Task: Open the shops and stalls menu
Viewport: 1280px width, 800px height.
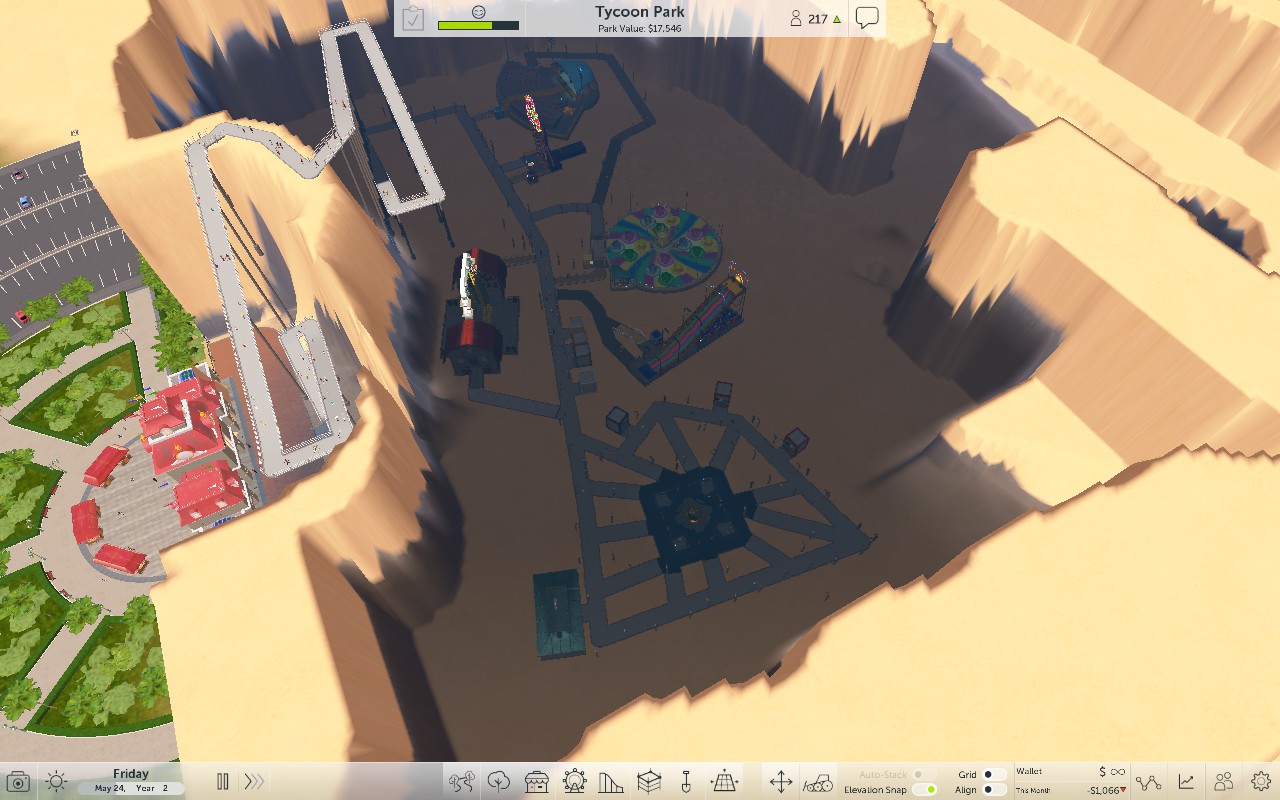Action: tap(535, 782)
